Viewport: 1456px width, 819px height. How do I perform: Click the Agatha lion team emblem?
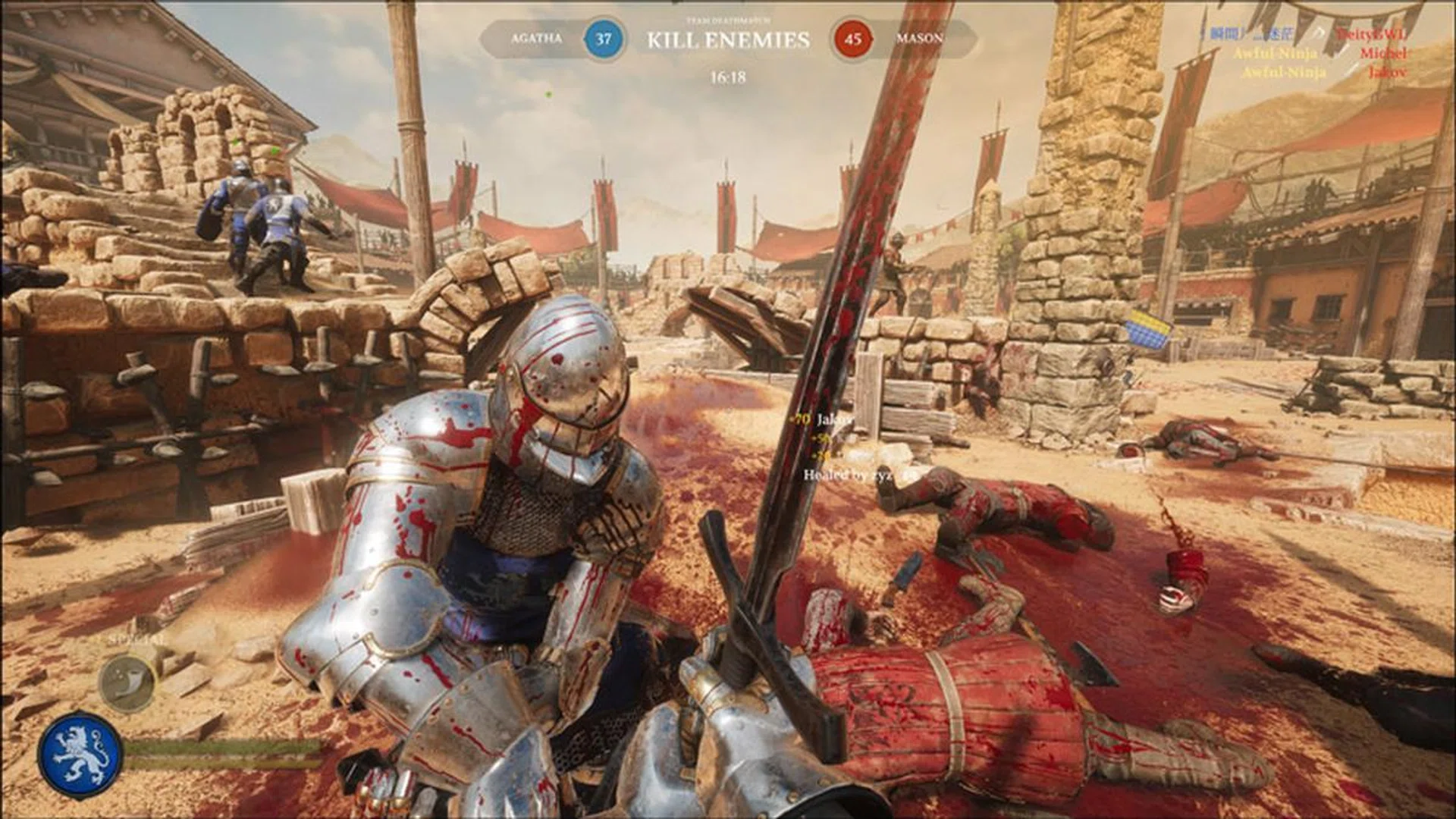pos(80,753)
